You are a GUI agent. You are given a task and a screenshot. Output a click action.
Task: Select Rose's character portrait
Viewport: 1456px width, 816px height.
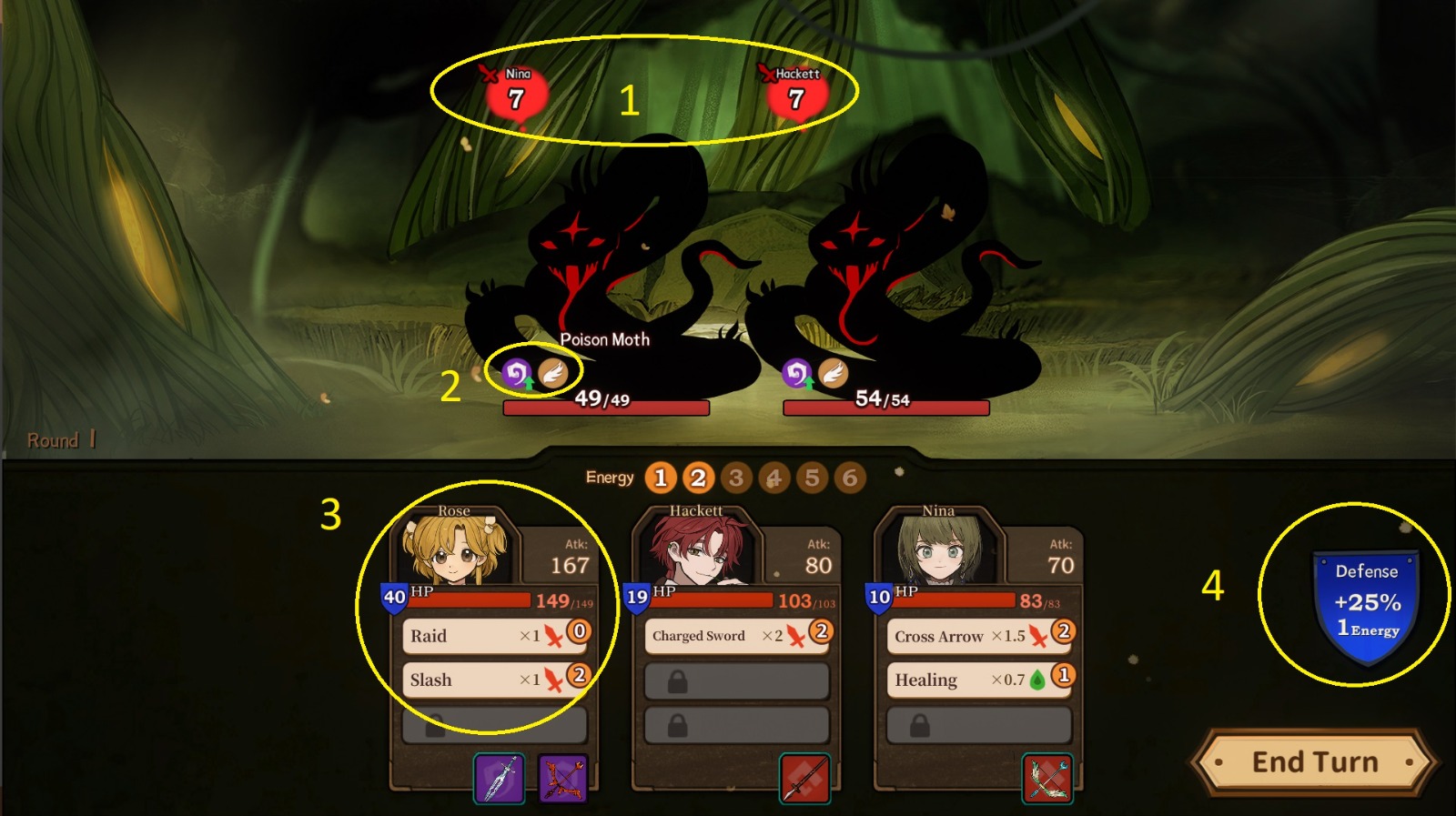455,546
